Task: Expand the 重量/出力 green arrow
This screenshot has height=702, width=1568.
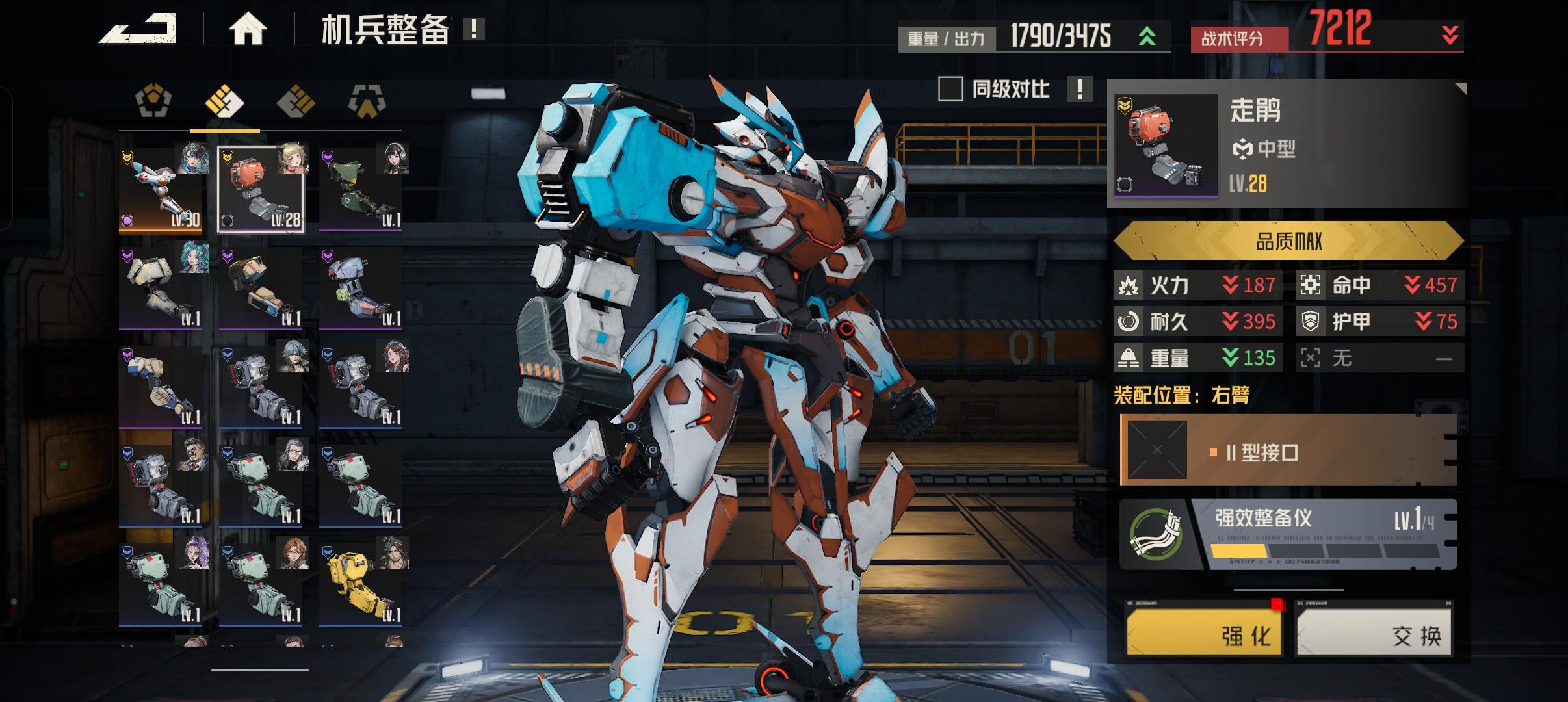Action: pos(1147,36)
